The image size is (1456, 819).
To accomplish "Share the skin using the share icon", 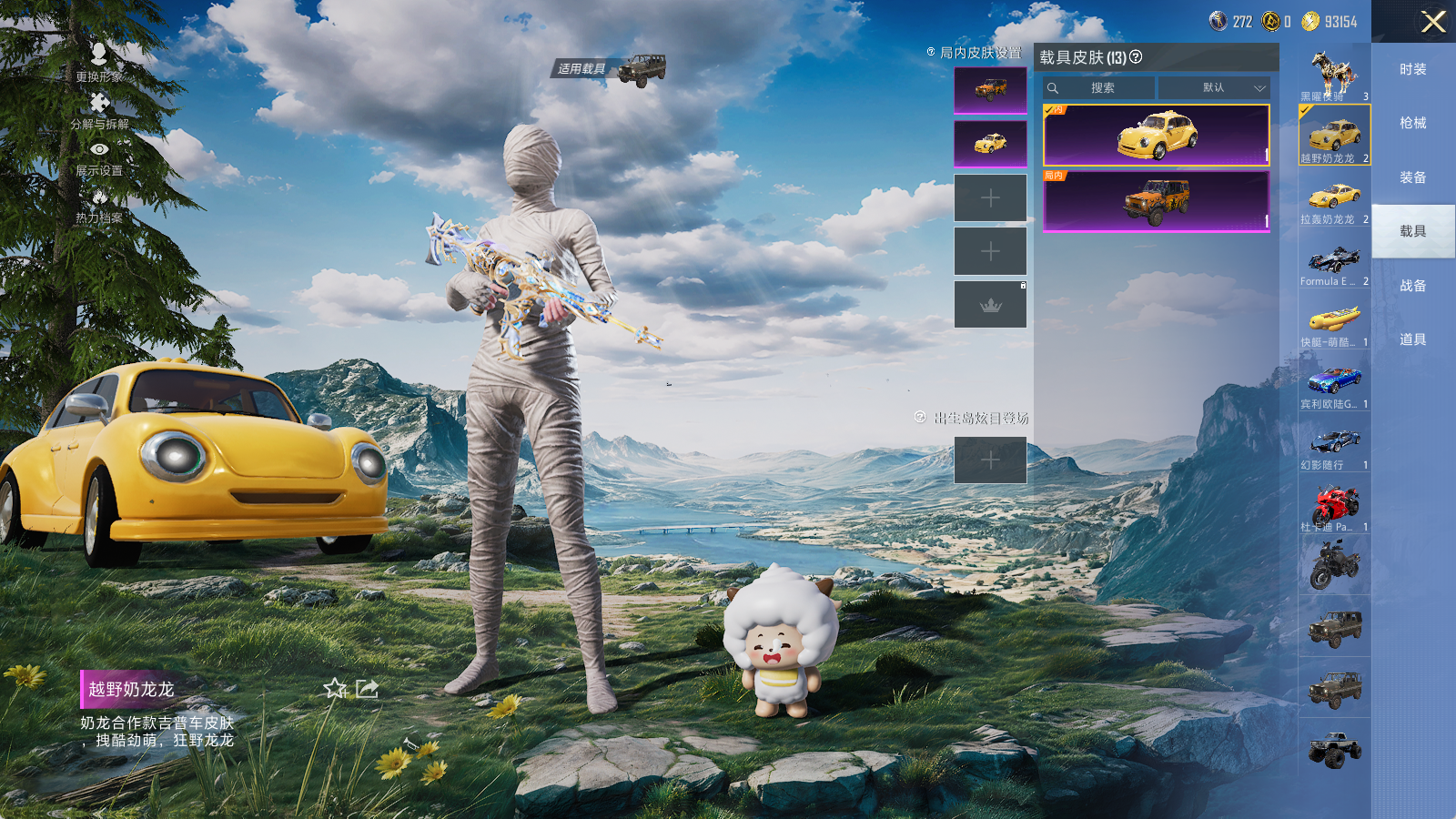I will pyautogui.click(x=367, y=689).
